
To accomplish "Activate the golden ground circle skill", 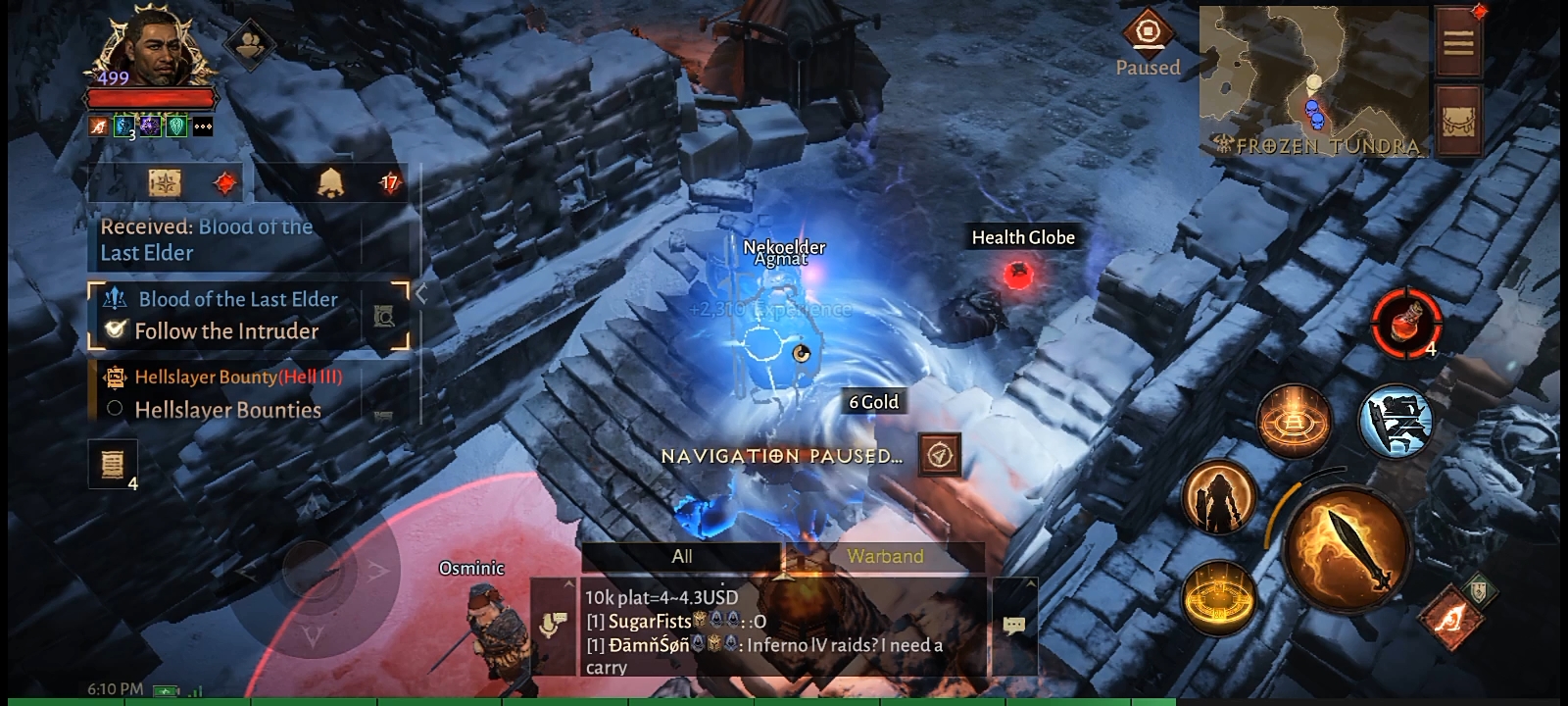I will point(1219,596).
